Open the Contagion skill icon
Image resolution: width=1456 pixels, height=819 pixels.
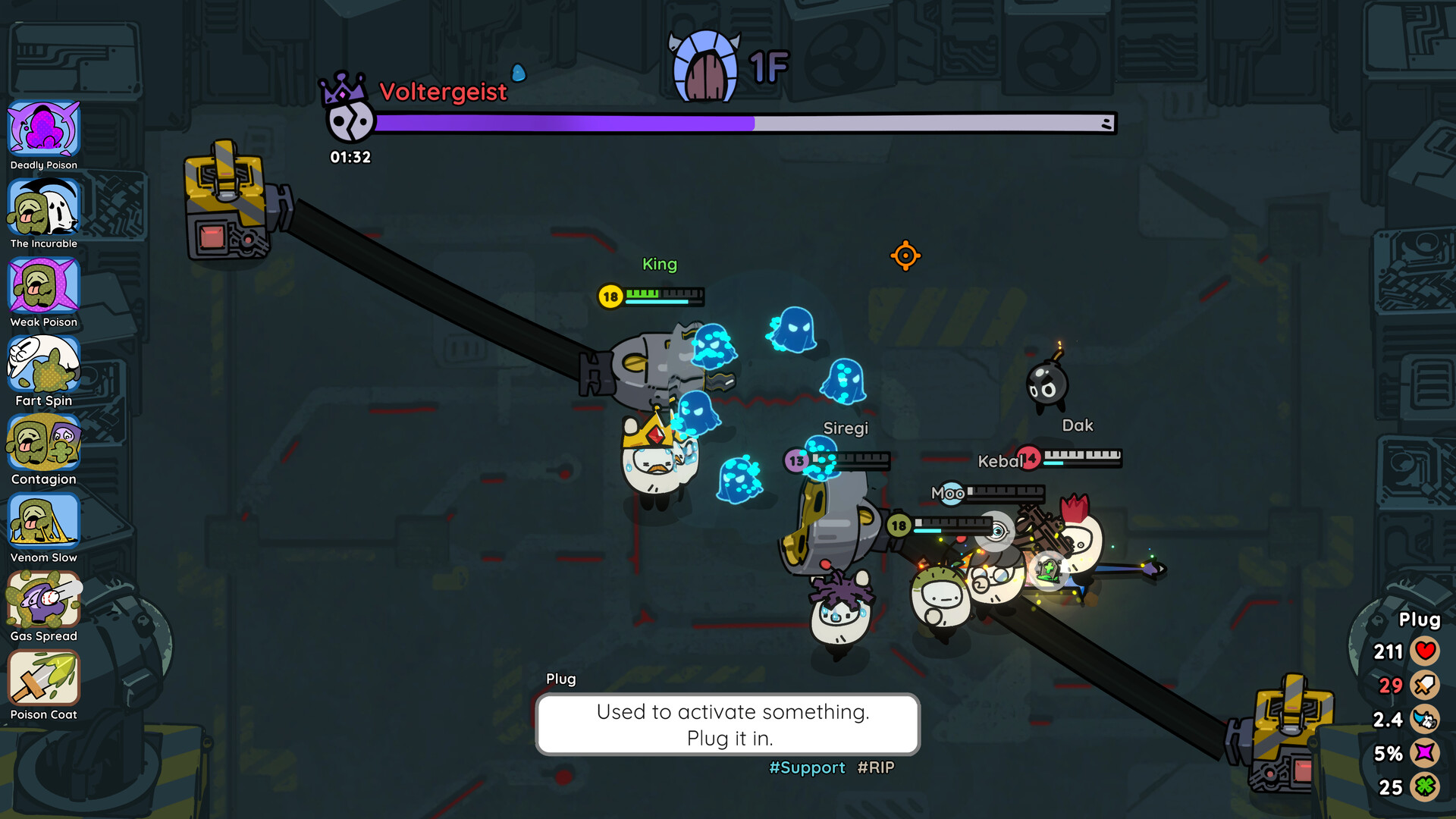43,443
